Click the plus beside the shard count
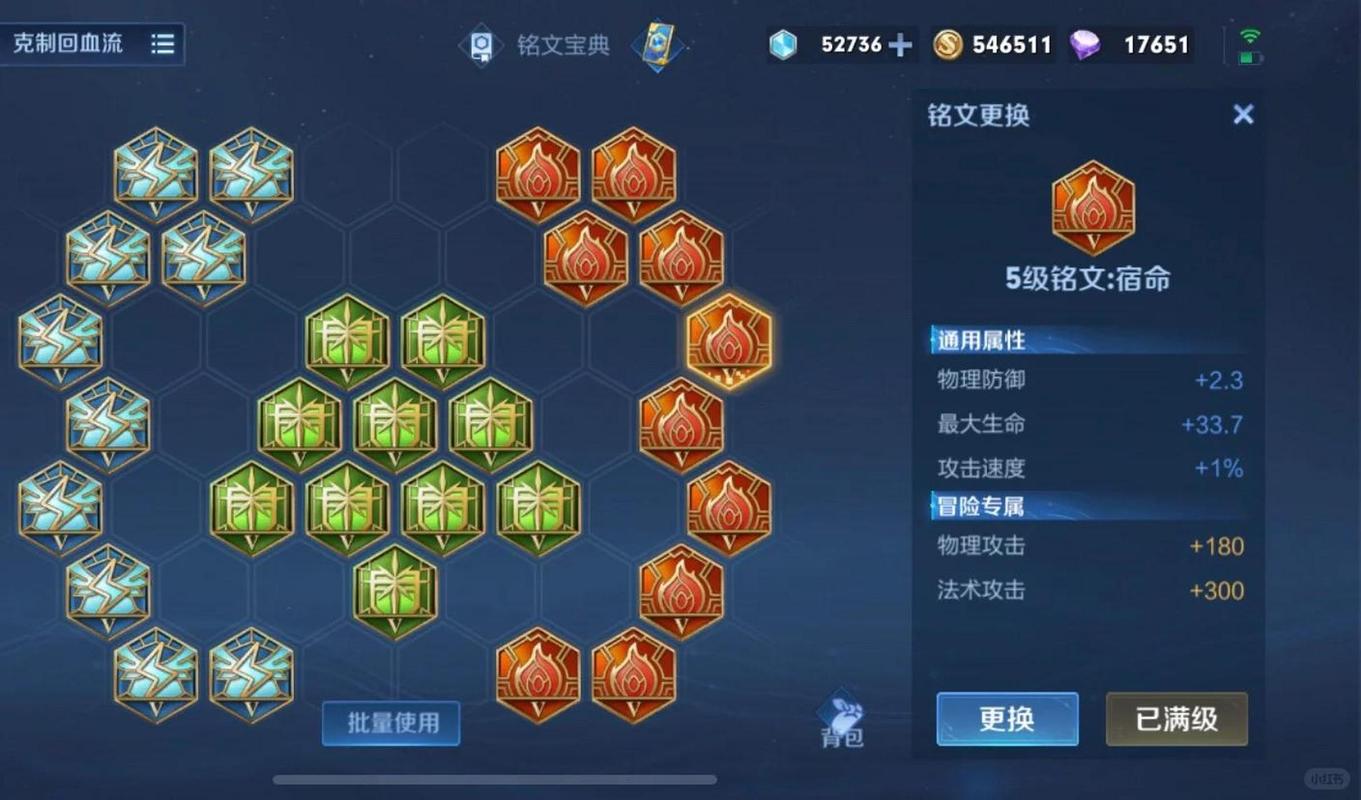The height and width of the screenshot is (800, 1361). pyautogui.click(x=901, y=43)
